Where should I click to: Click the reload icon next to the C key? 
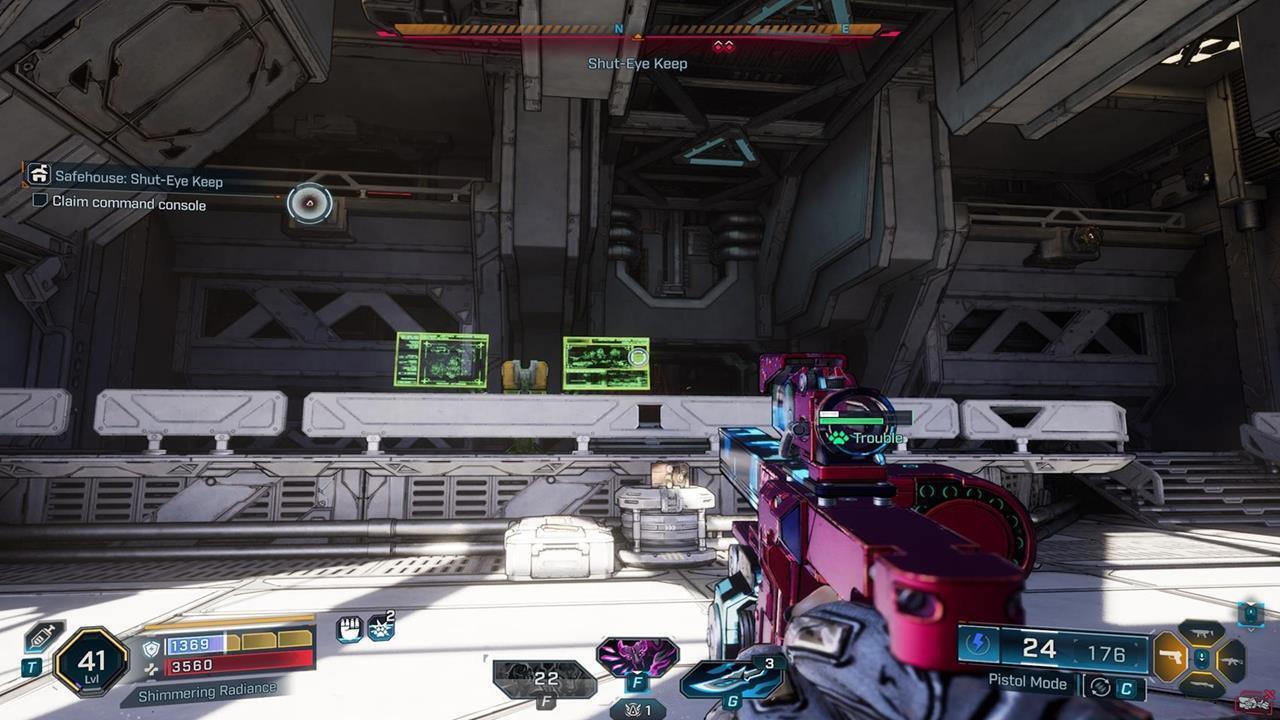pos(1100,686)
